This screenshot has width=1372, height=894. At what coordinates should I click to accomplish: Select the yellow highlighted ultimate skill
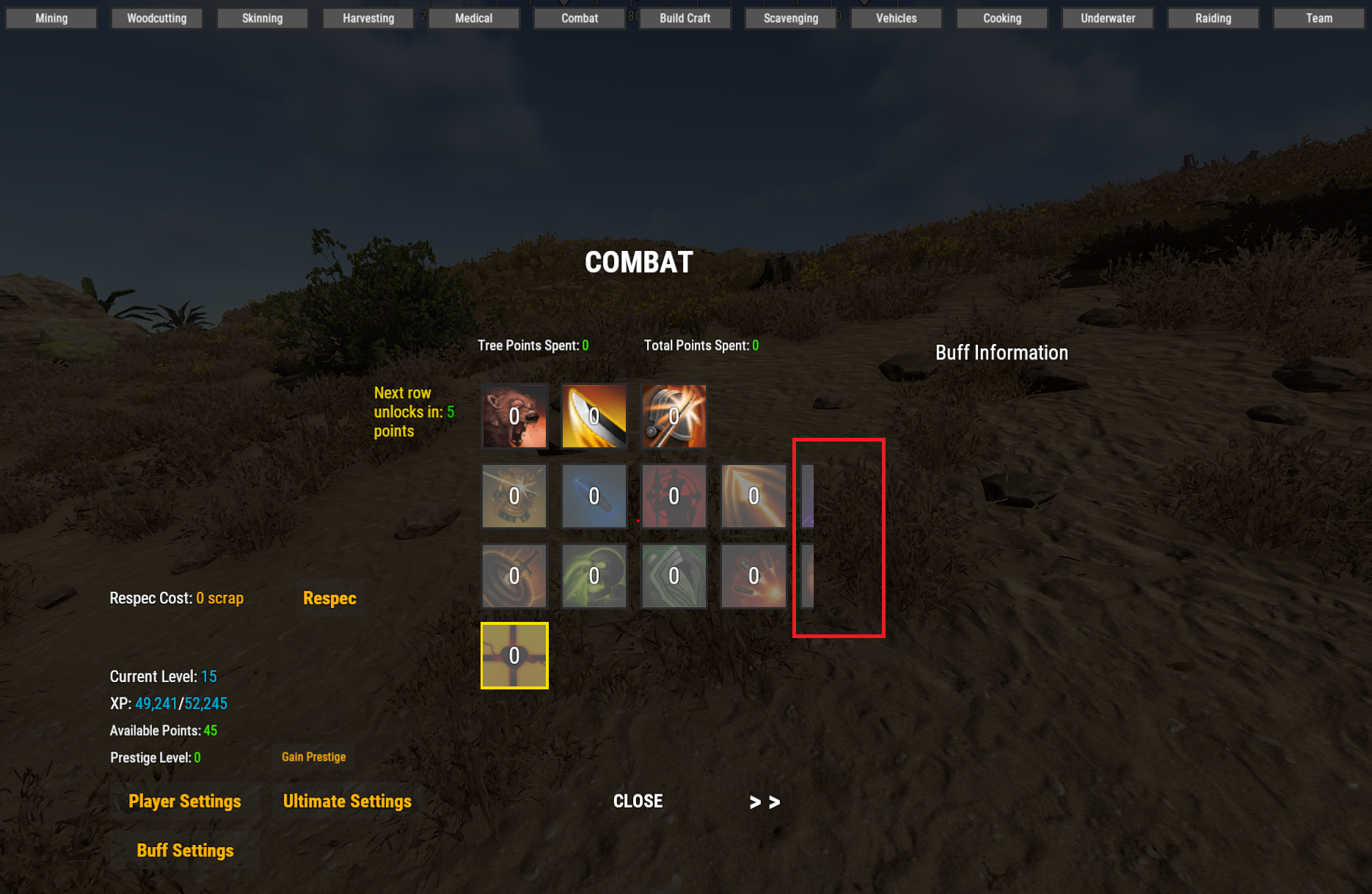point(514,656)
